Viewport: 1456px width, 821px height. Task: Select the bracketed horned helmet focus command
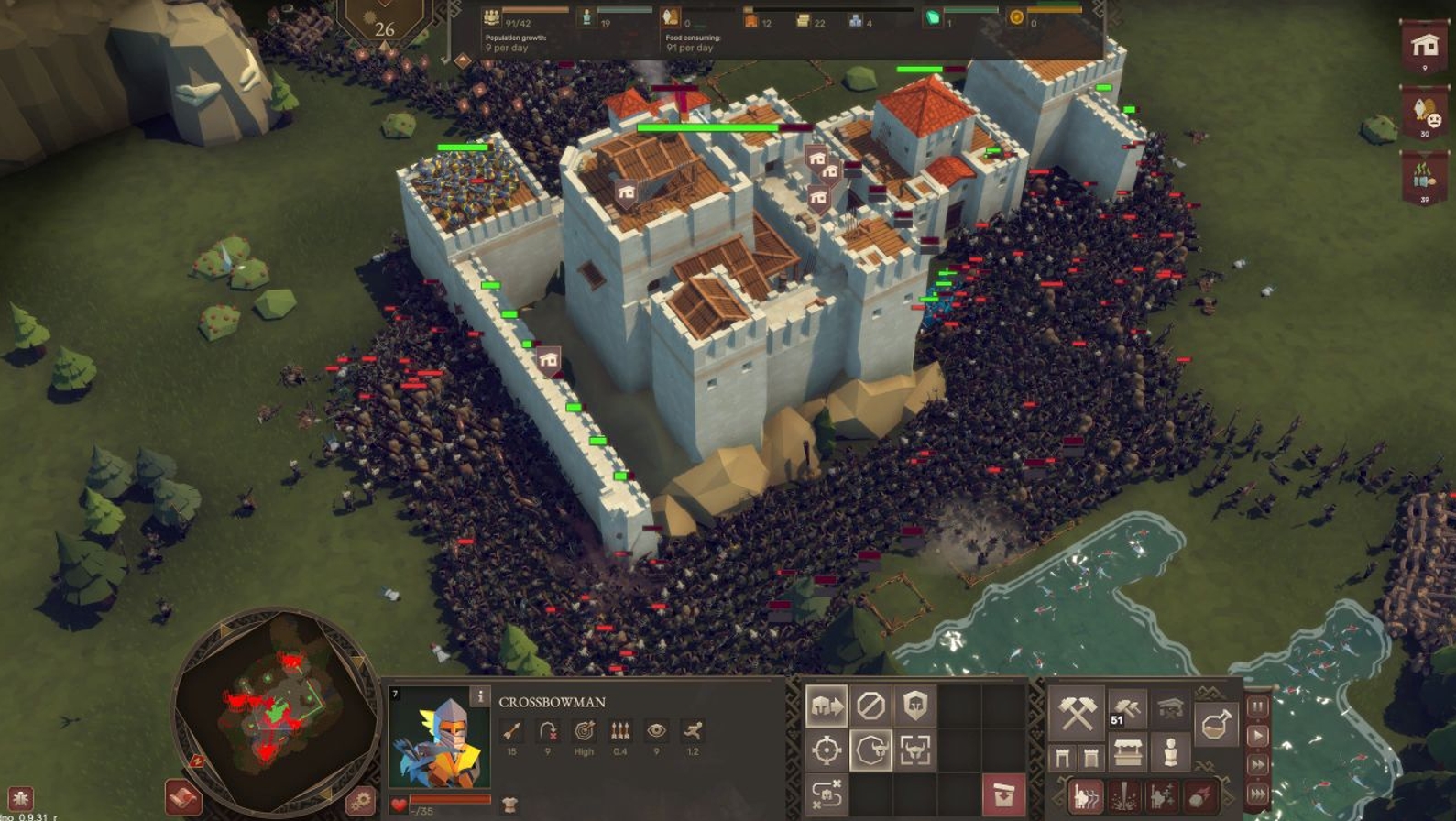point(915,750)
